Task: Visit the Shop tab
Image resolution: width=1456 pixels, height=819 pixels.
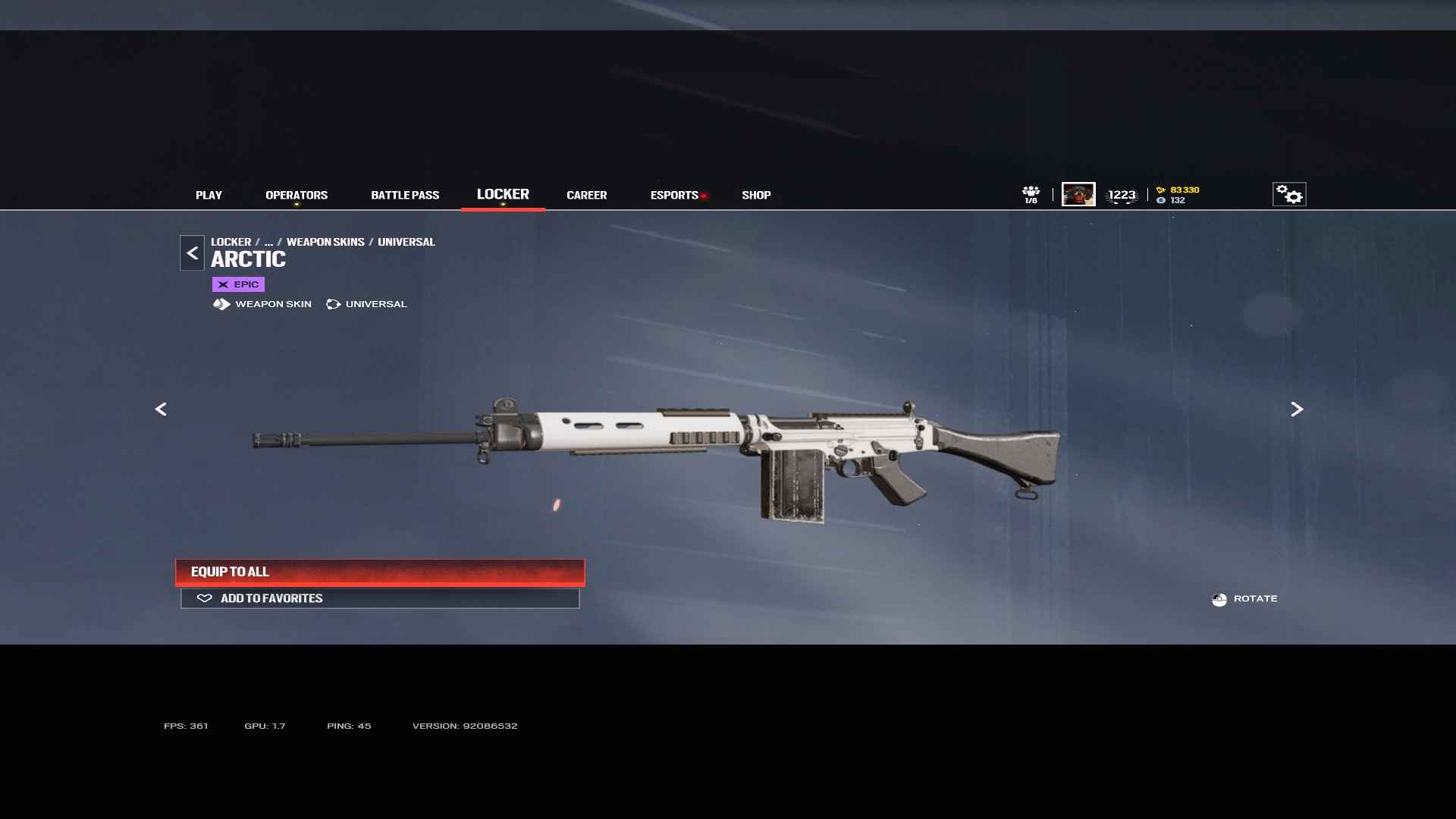Action: pyautogui.click(x=756, y=195)
